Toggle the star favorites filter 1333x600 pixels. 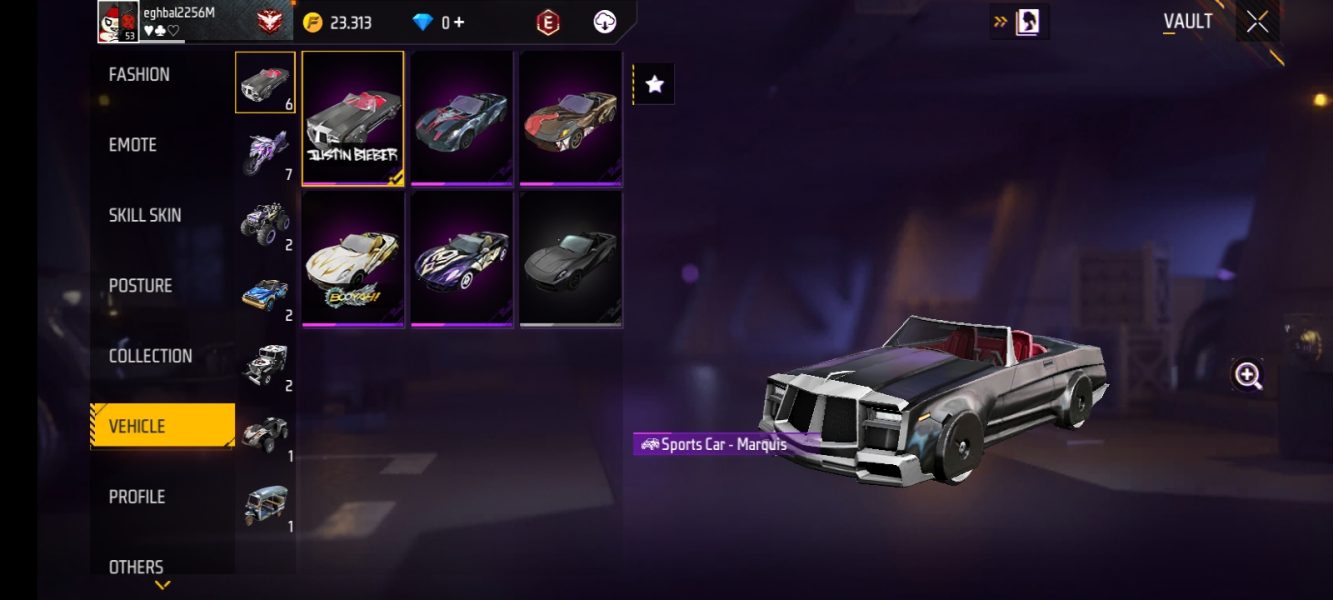click(x=655, y=85)
